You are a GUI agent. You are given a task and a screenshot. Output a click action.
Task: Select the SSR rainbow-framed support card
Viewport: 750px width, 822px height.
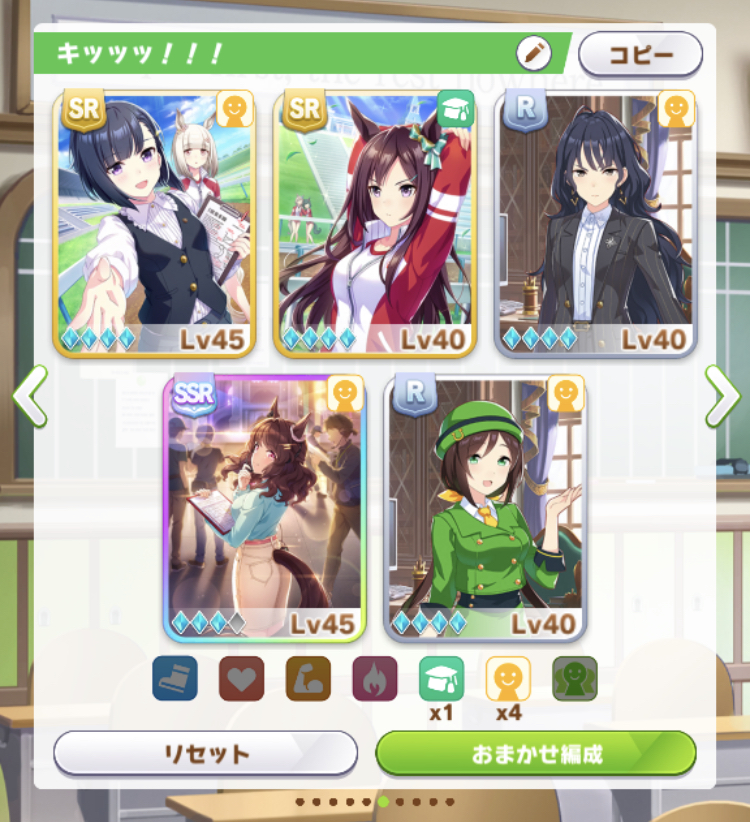pyautogui.click(x=265, y=508)
